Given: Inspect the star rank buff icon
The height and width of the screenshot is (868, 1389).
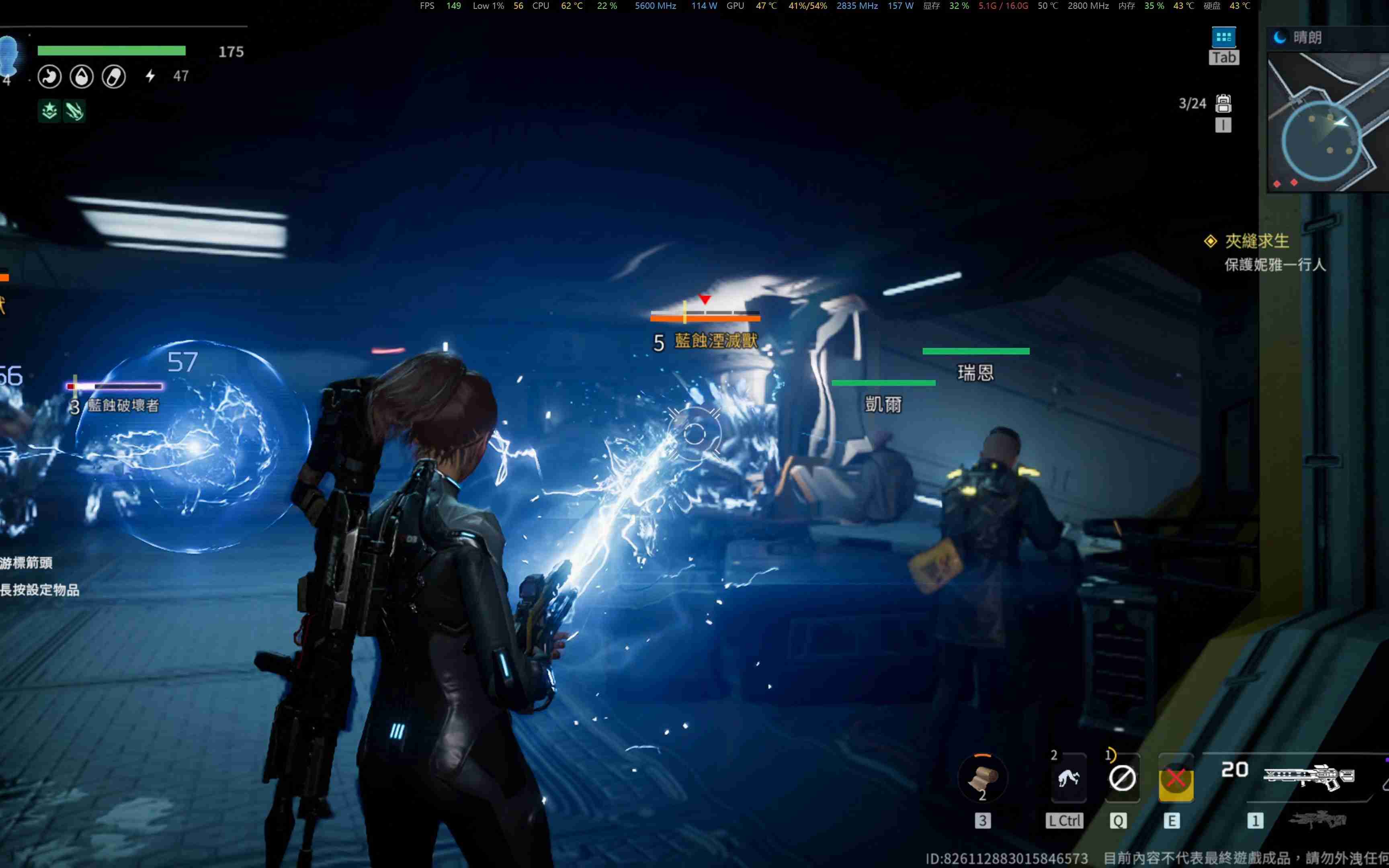Looking at the screenshot, I should (x=49, y=110).
